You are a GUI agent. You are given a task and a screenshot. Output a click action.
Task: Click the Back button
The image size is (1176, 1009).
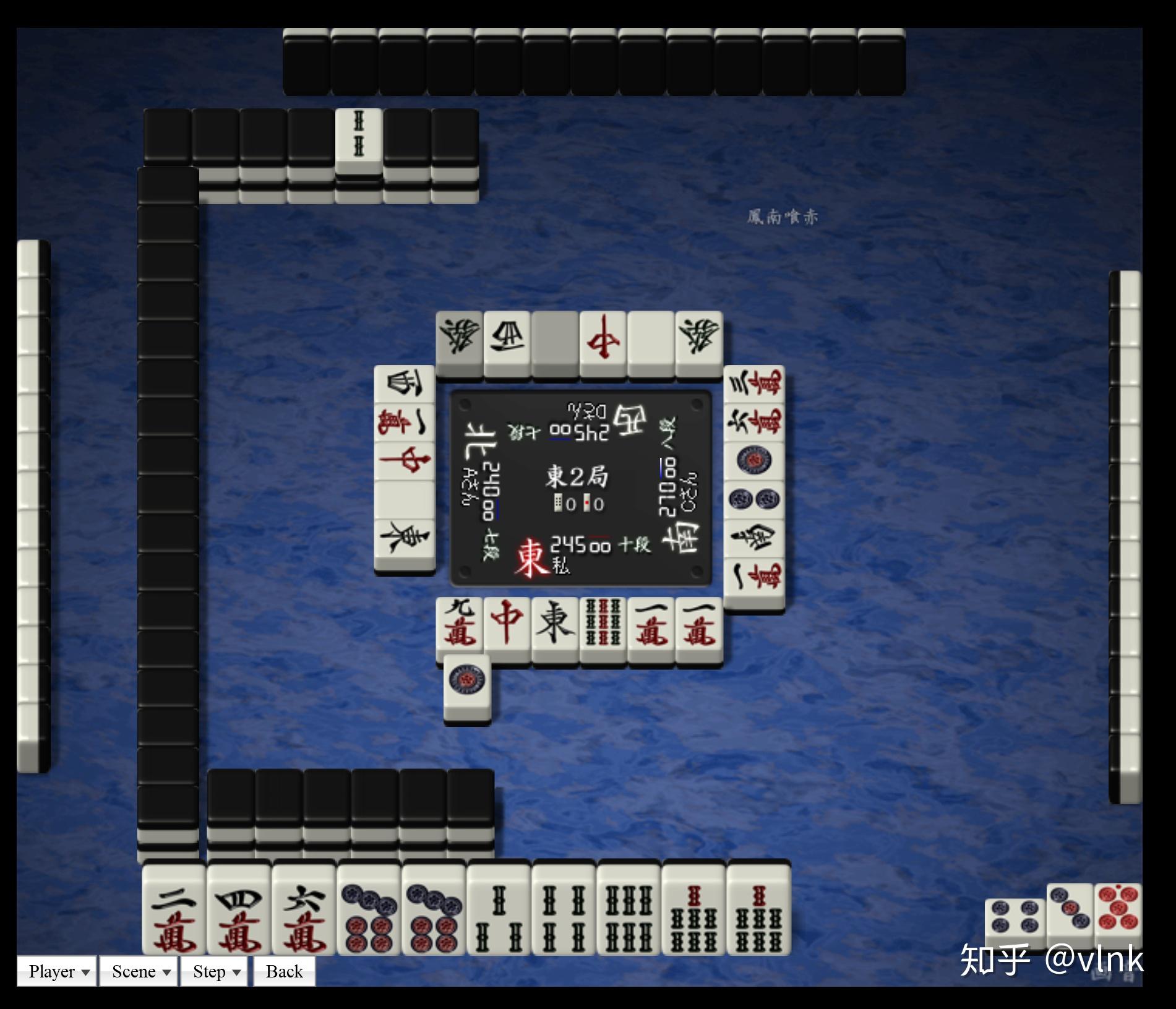(284, 971)
